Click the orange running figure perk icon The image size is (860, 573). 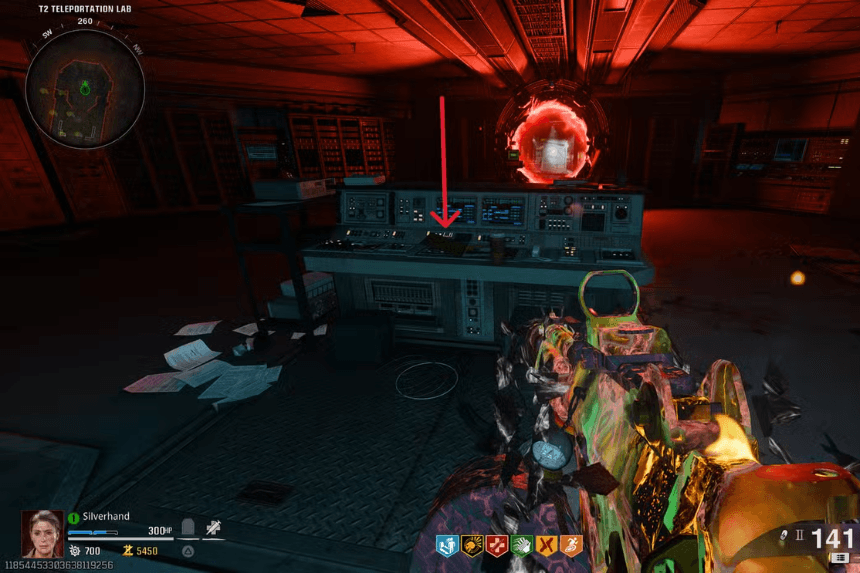point(568,546)
